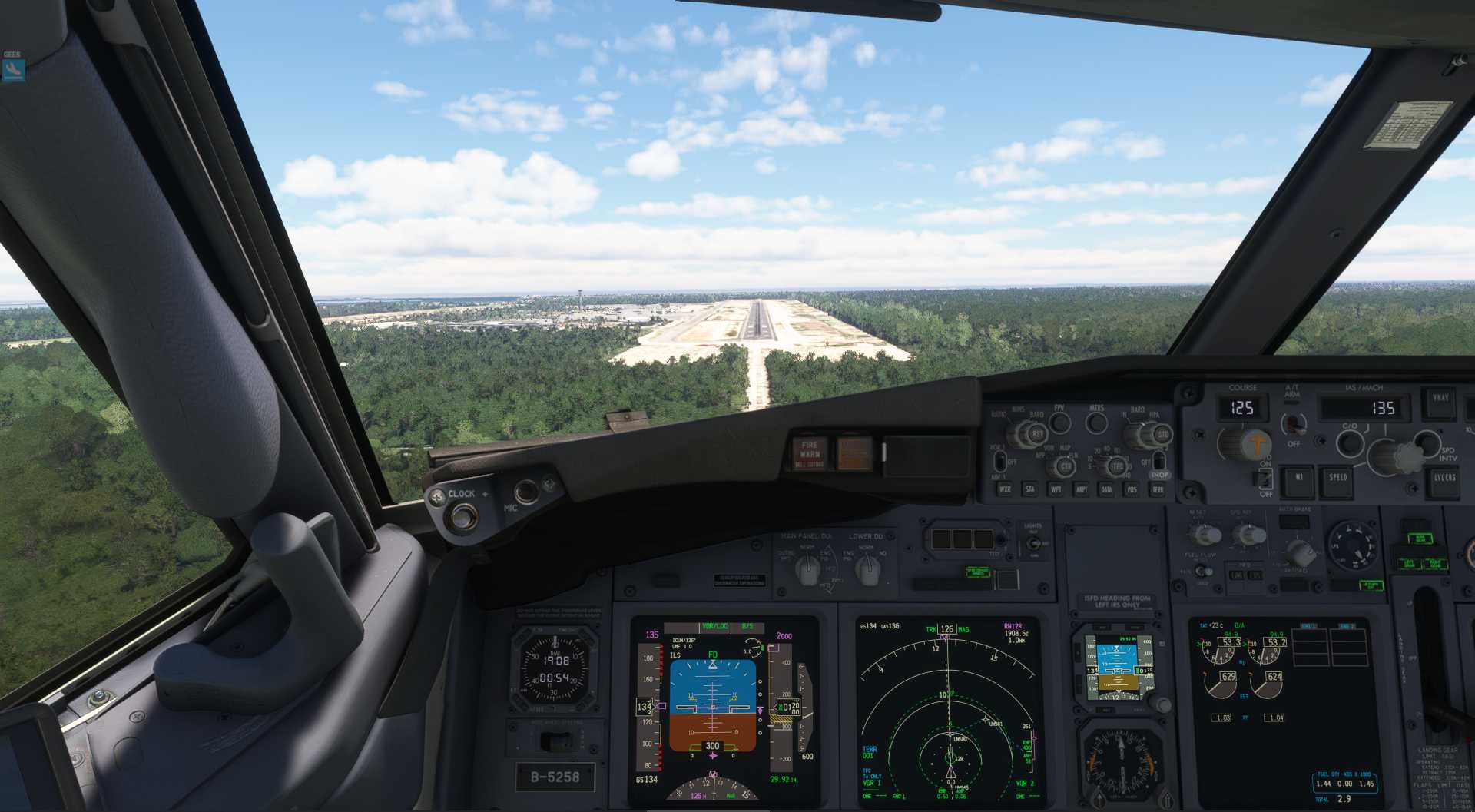Toggle the MTRS meters button
The width and height of the screenshot is (1475, 812).
1096,422
